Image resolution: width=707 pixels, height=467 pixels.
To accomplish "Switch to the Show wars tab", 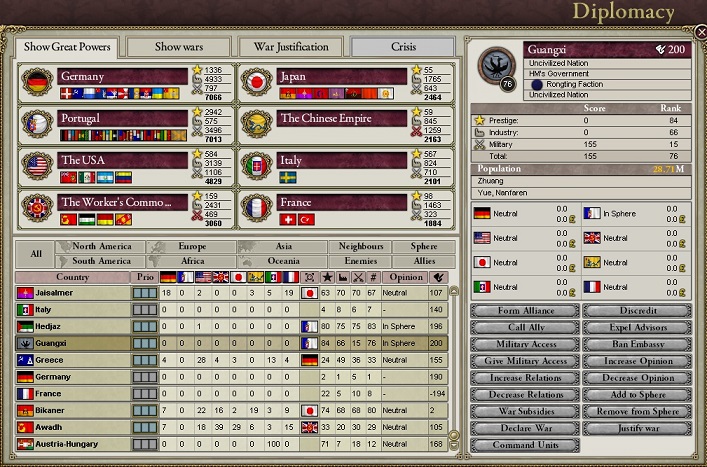I will point(178,47).
